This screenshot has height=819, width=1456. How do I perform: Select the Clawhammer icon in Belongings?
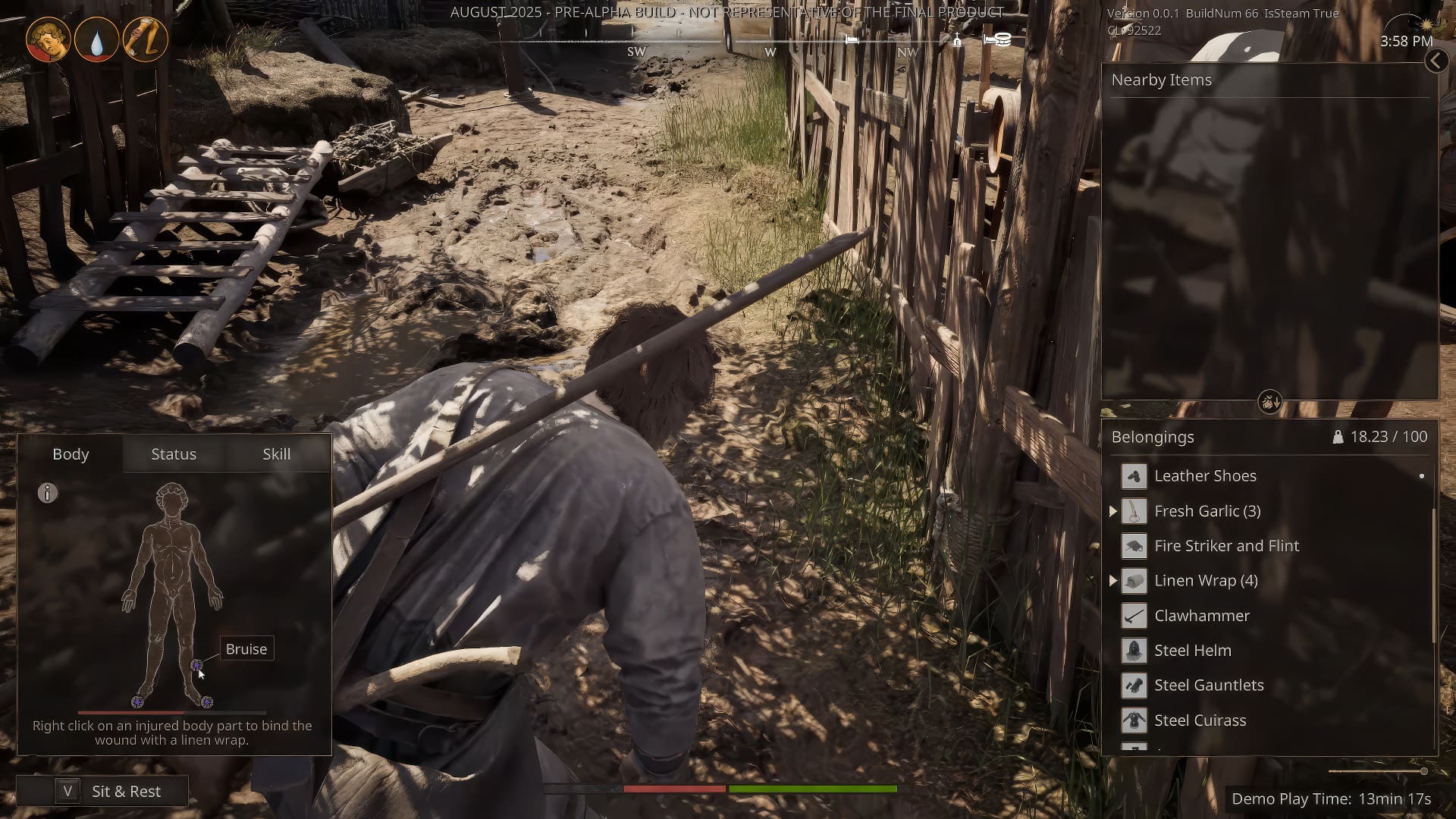[x=1134, y=615]
